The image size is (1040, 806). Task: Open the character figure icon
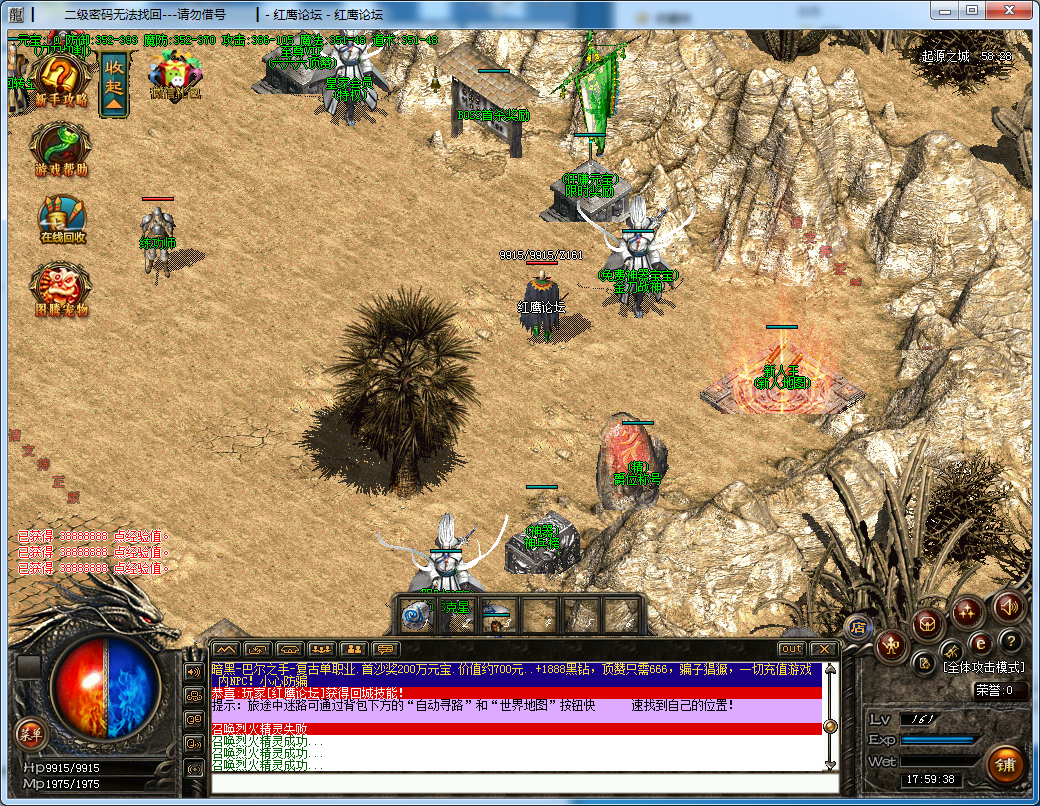click(891, 646)
